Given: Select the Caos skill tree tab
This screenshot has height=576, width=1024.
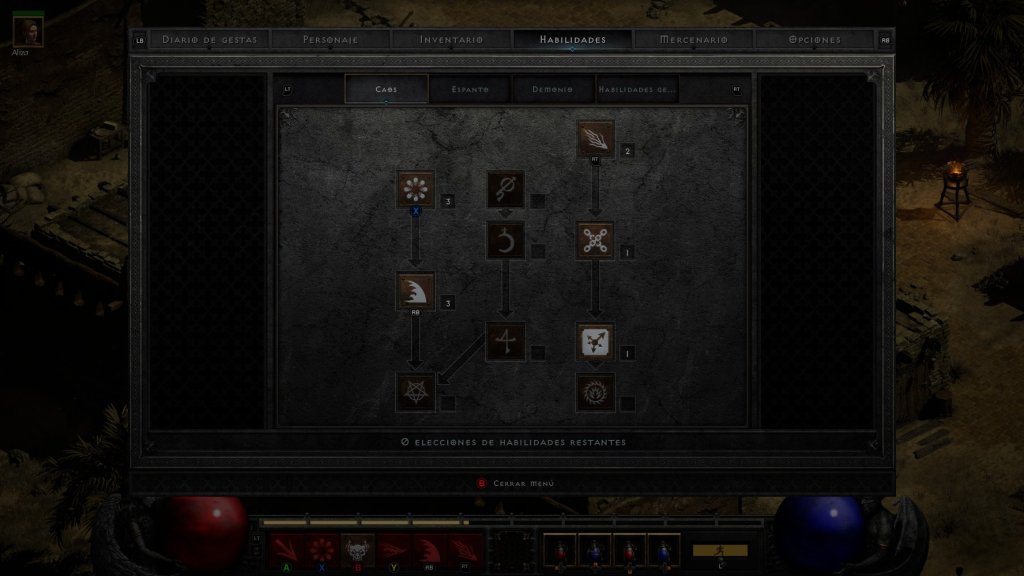Looking at the screenshot, I should (x=386, y=89).
